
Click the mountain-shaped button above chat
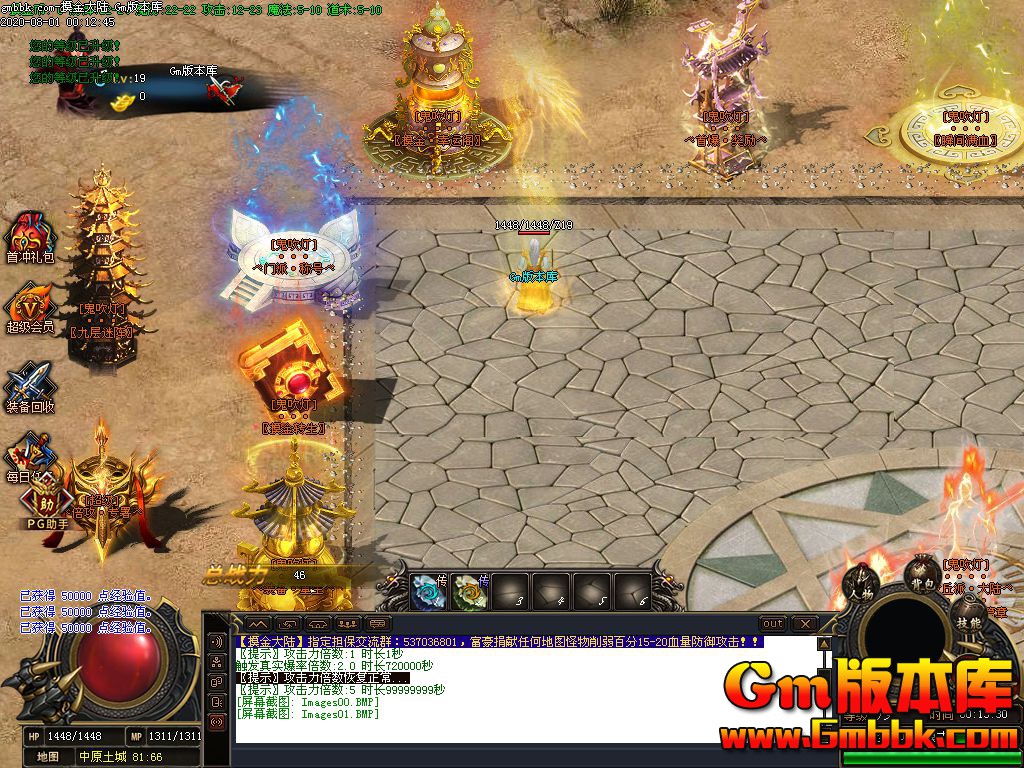(x=258, y=624)
